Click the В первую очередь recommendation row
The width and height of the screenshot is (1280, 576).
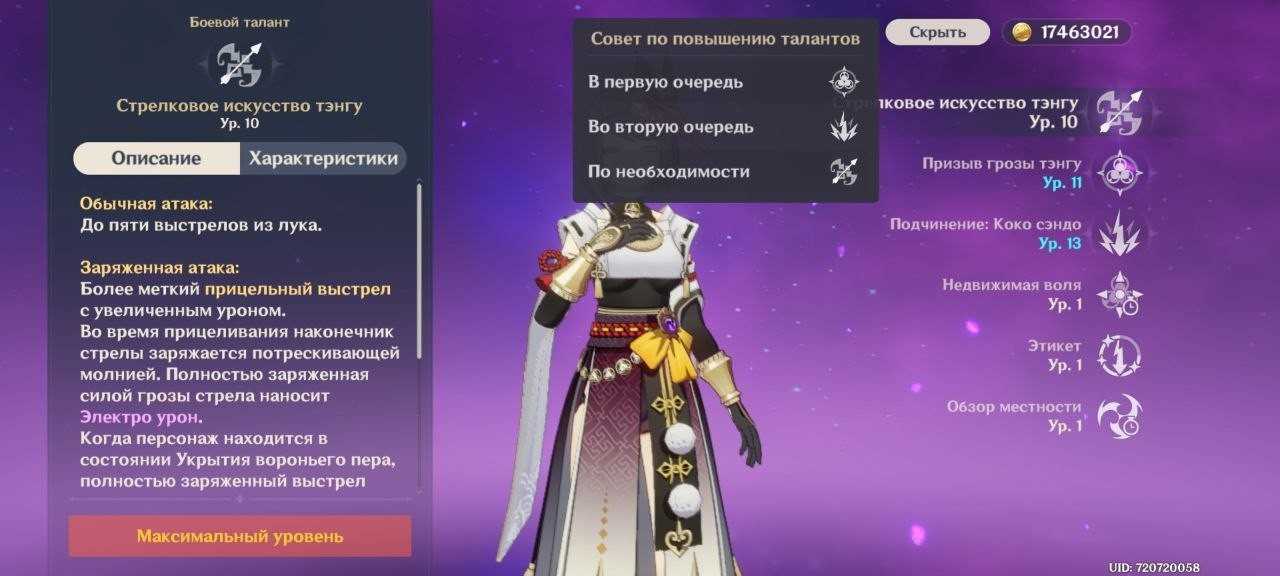point(725,82)
